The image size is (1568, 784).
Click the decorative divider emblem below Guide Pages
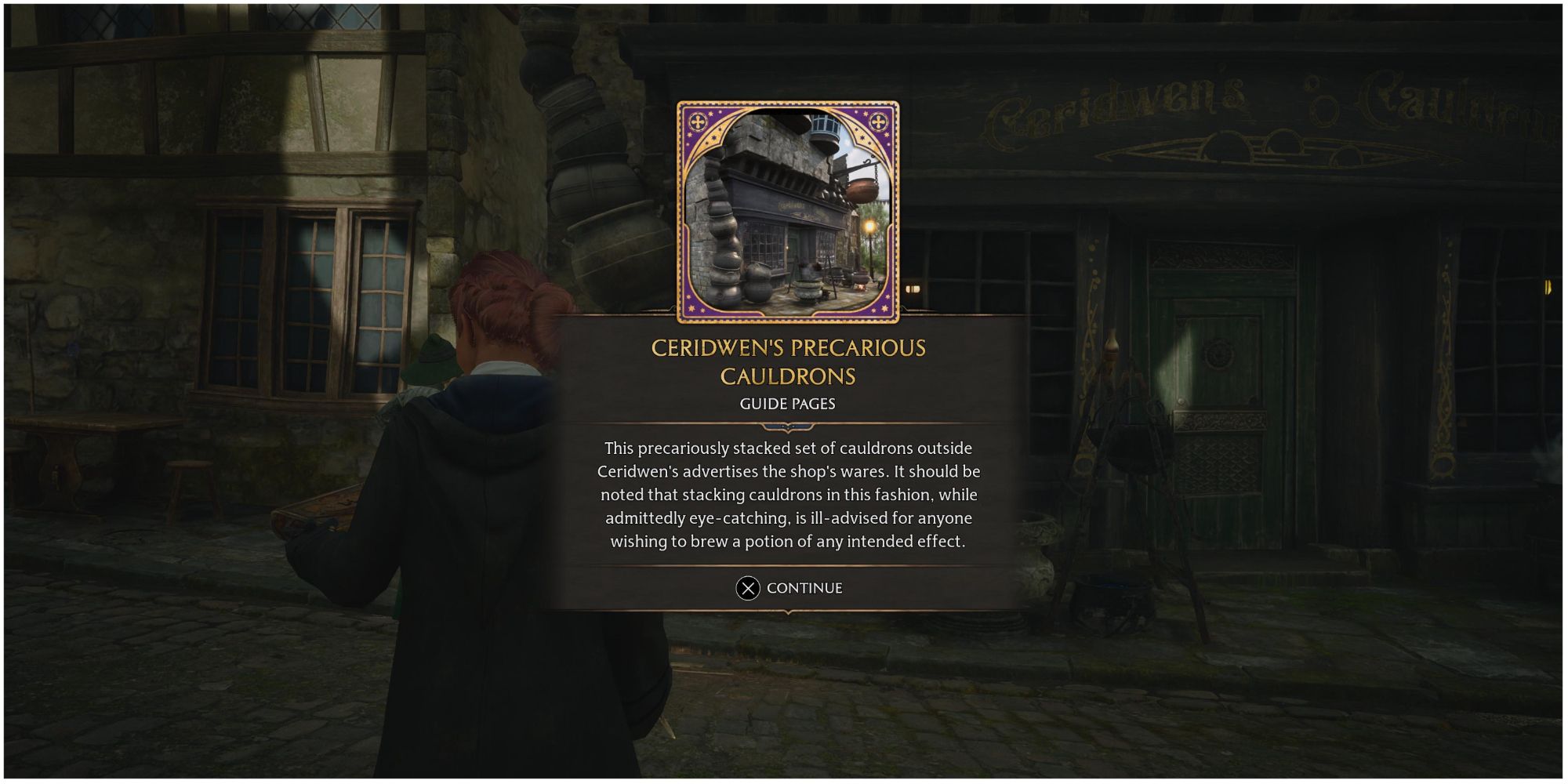[x=786, y=428]
